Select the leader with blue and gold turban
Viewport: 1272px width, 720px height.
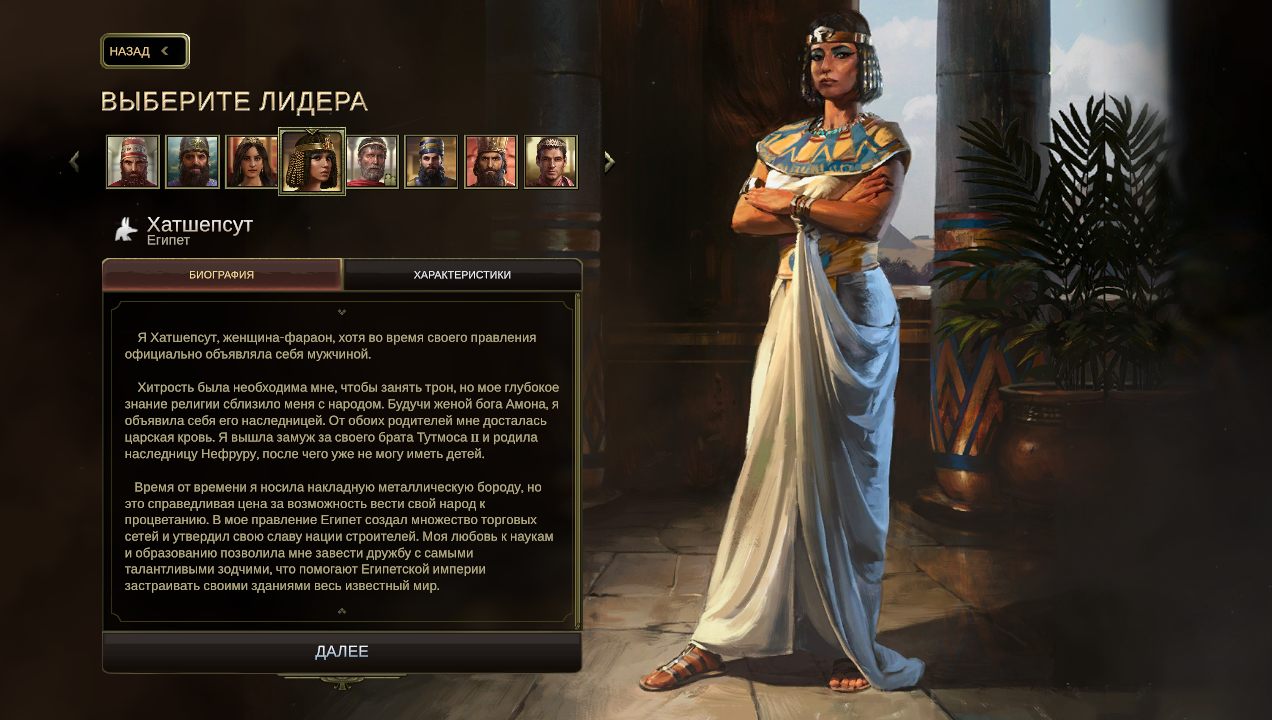click(x=431, y=162)
